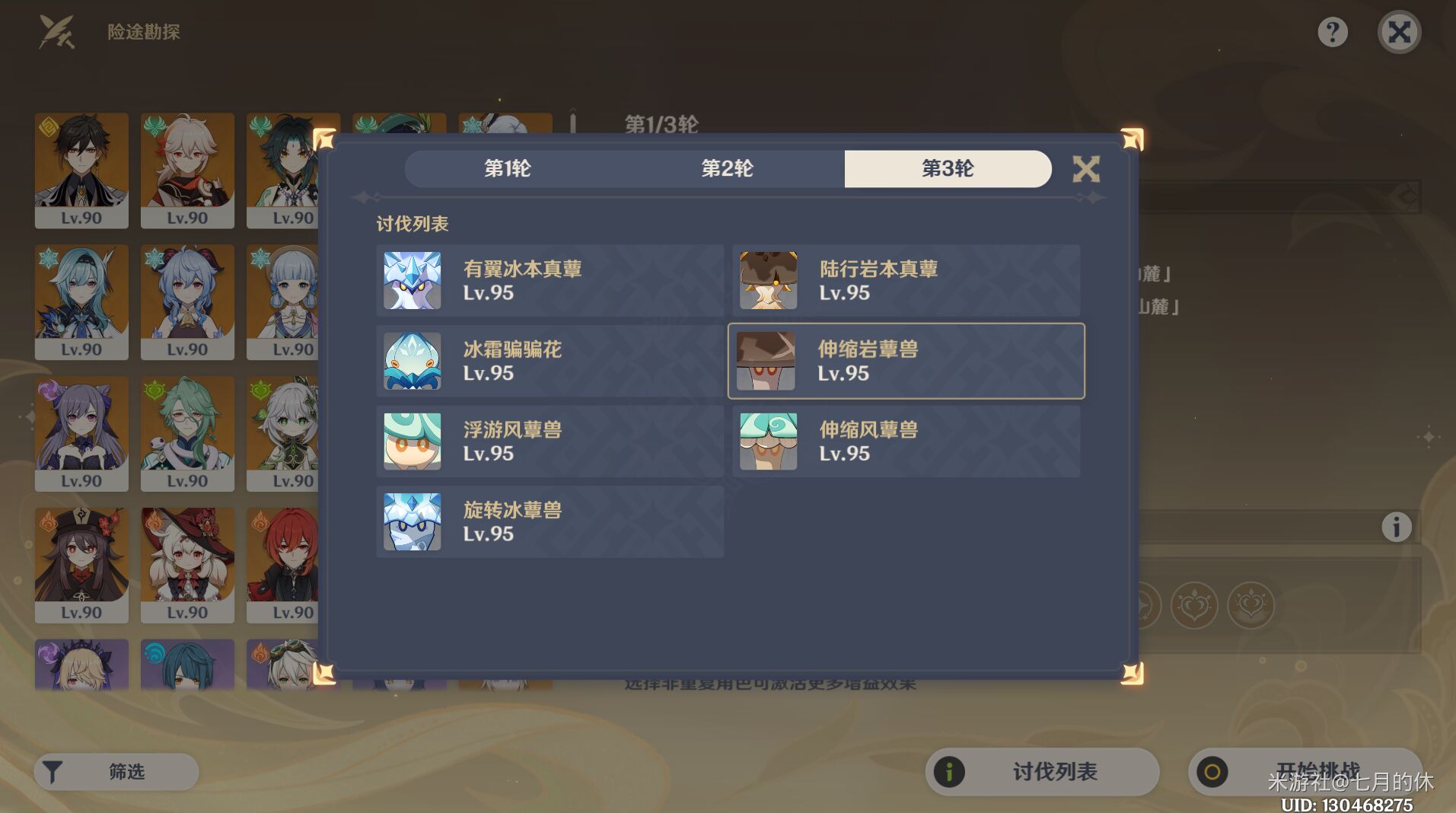Click the 伸缩风蕈兽 monster icon
Viewport: 1456px width, 813px height.
click(767, 442)
